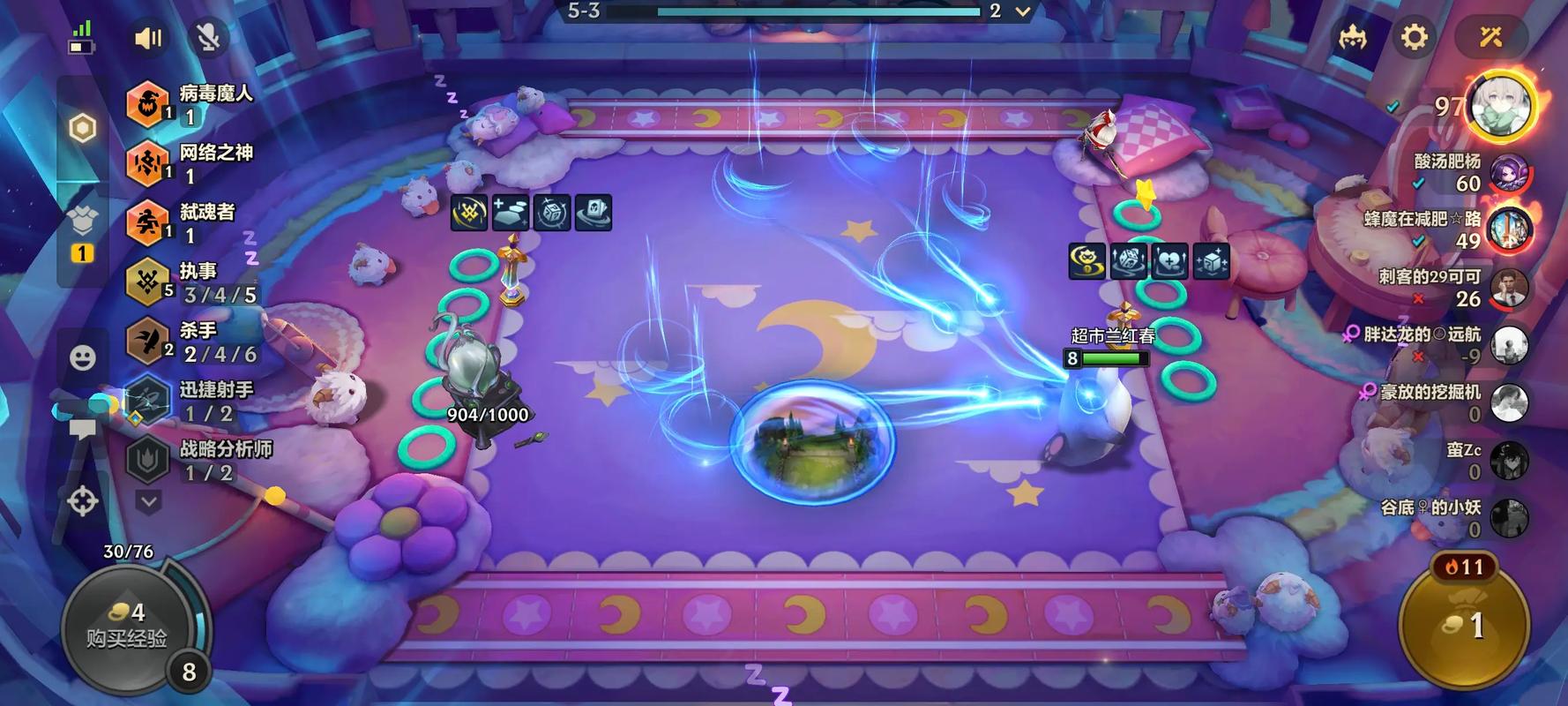The image size is (1568, 706).
Task: Open the hexagon icon on left sidebar
Action: (x=82, y=129)
